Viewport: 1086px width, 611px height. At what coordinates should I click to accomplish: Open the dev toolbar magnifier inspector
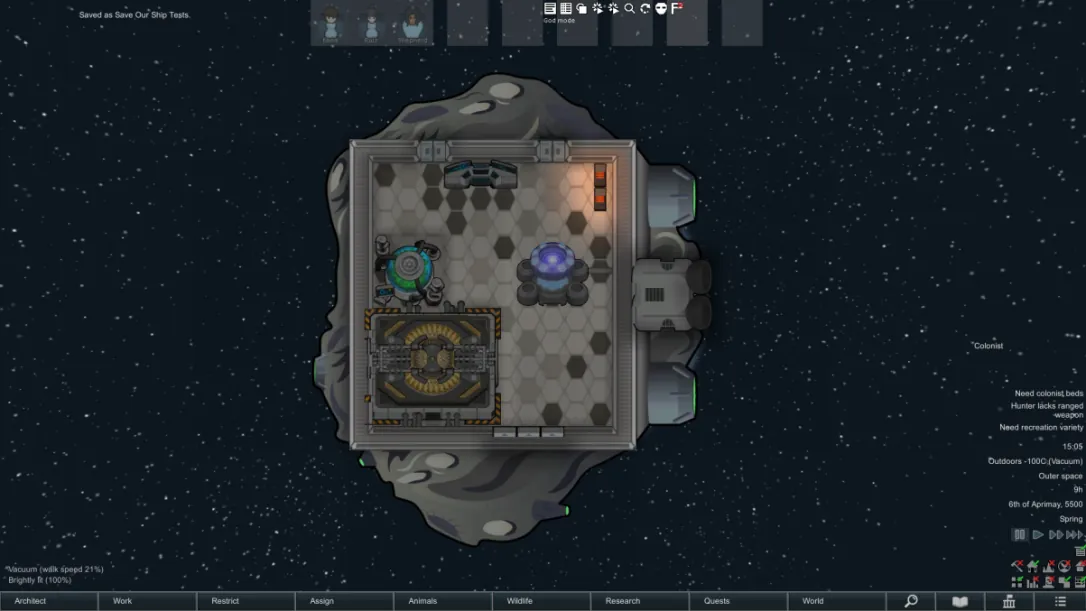tap(629, 8)
